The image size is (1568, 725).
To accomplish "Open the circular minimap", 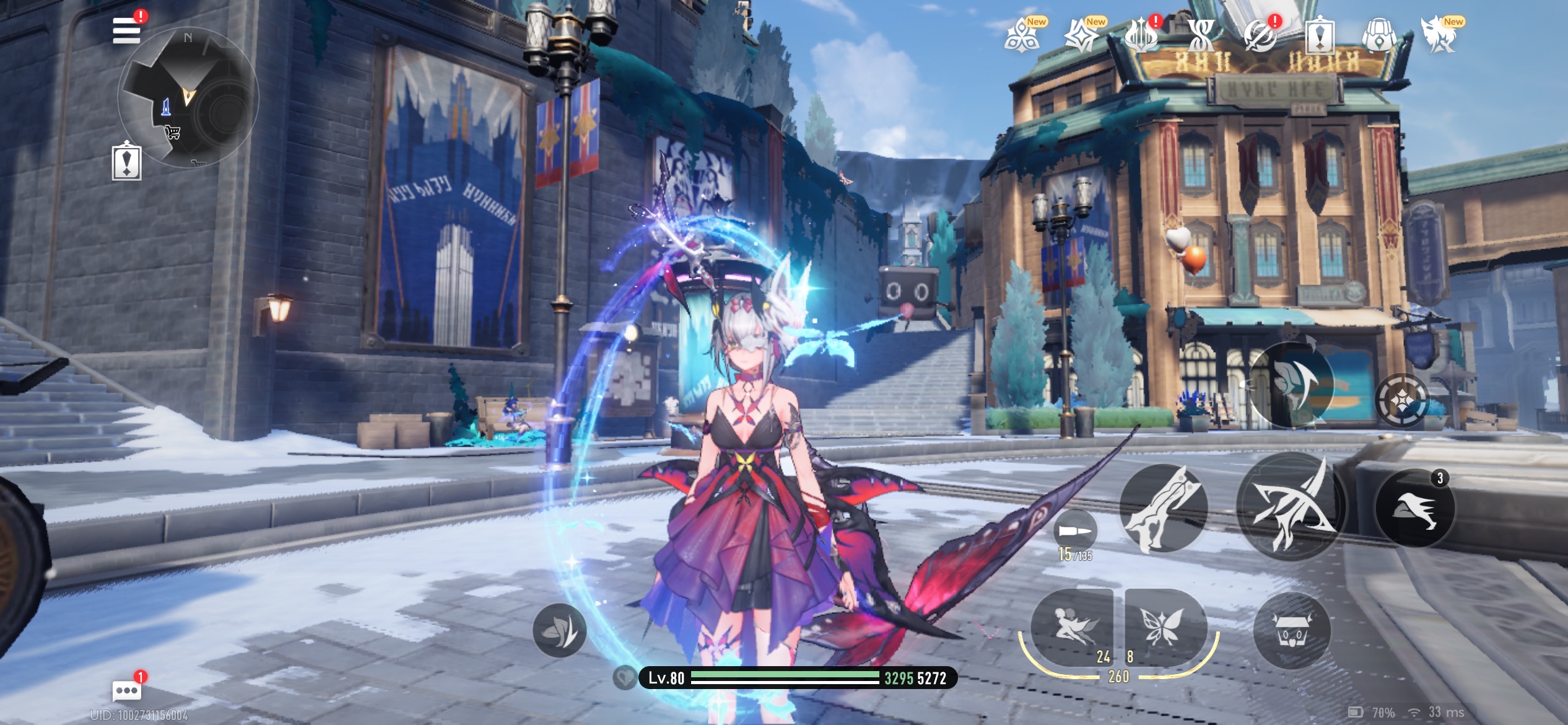I will (188, 97).
